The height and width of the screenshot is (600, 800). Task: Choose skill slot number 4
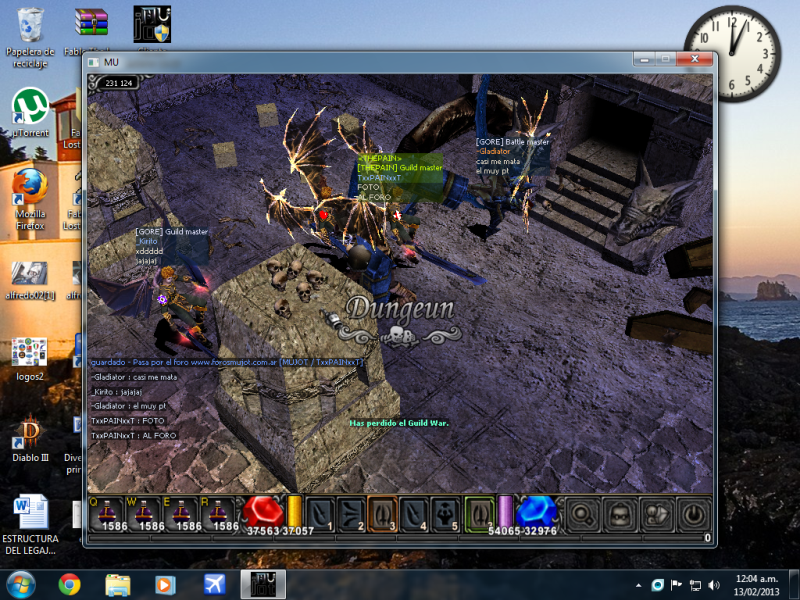click(x=414, y=513)
